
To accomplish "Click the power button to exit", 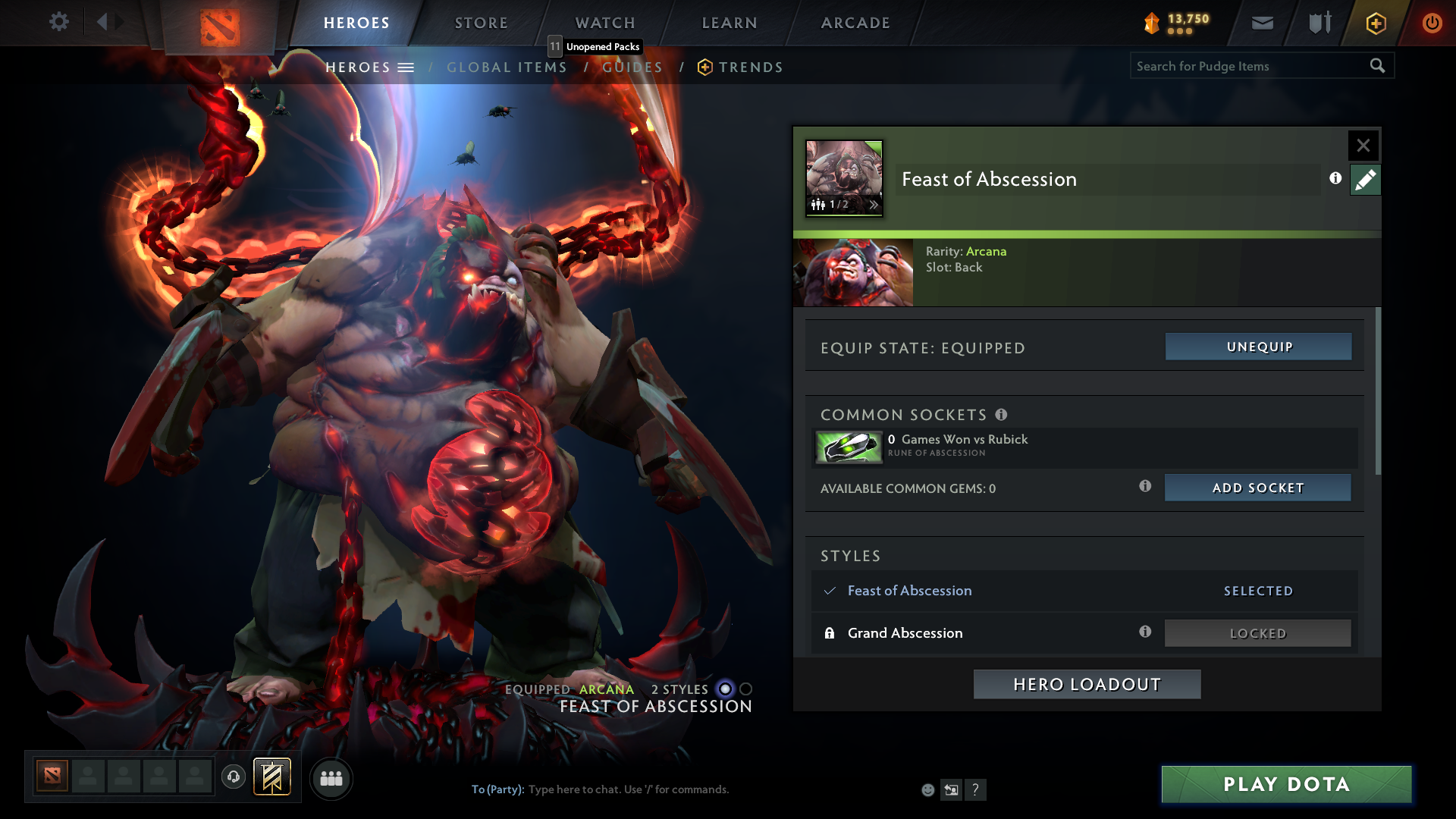I will (1432, 23).
